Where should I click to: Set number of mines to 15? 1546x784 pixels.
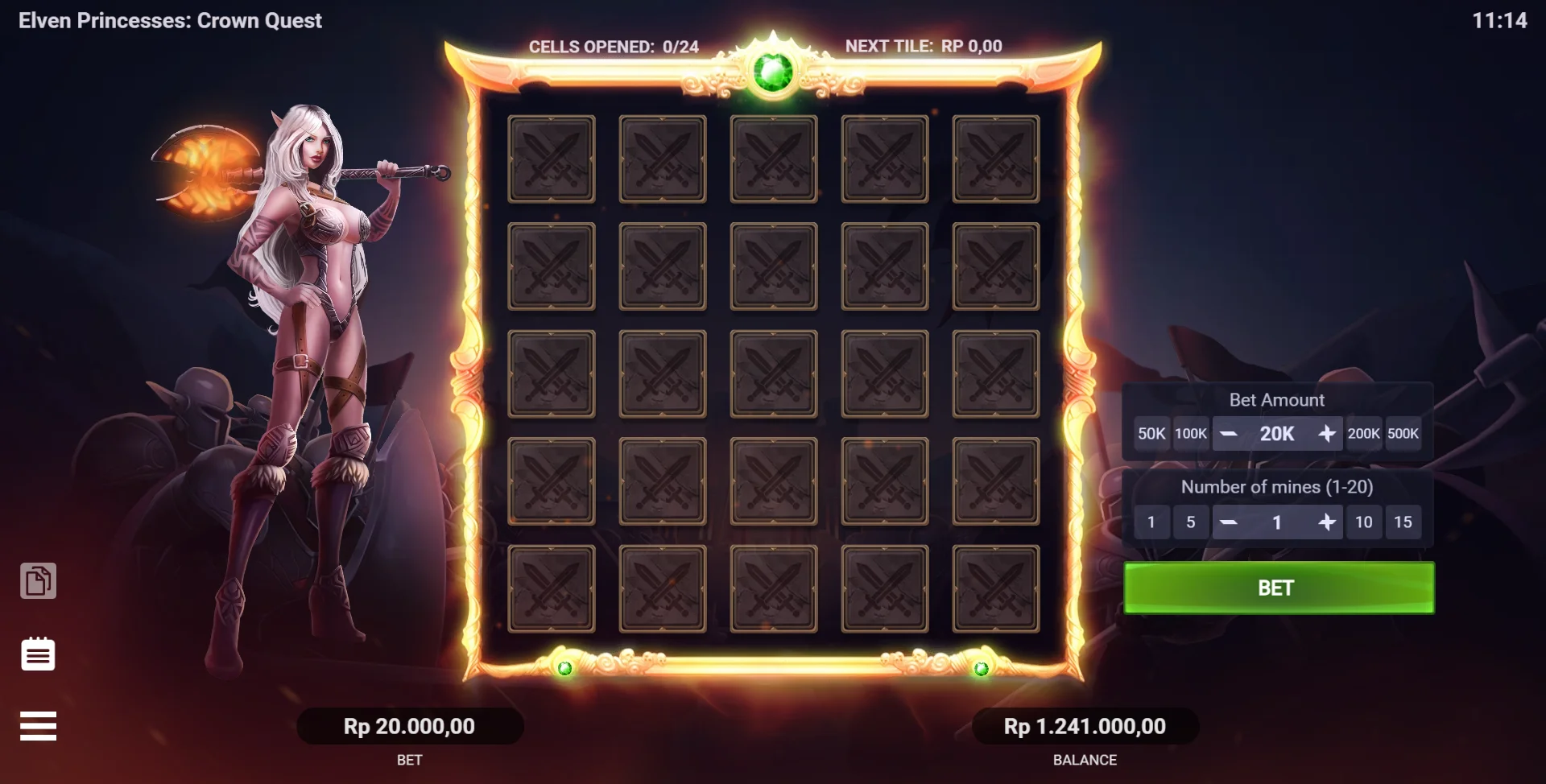click(x=1404, y=522)
